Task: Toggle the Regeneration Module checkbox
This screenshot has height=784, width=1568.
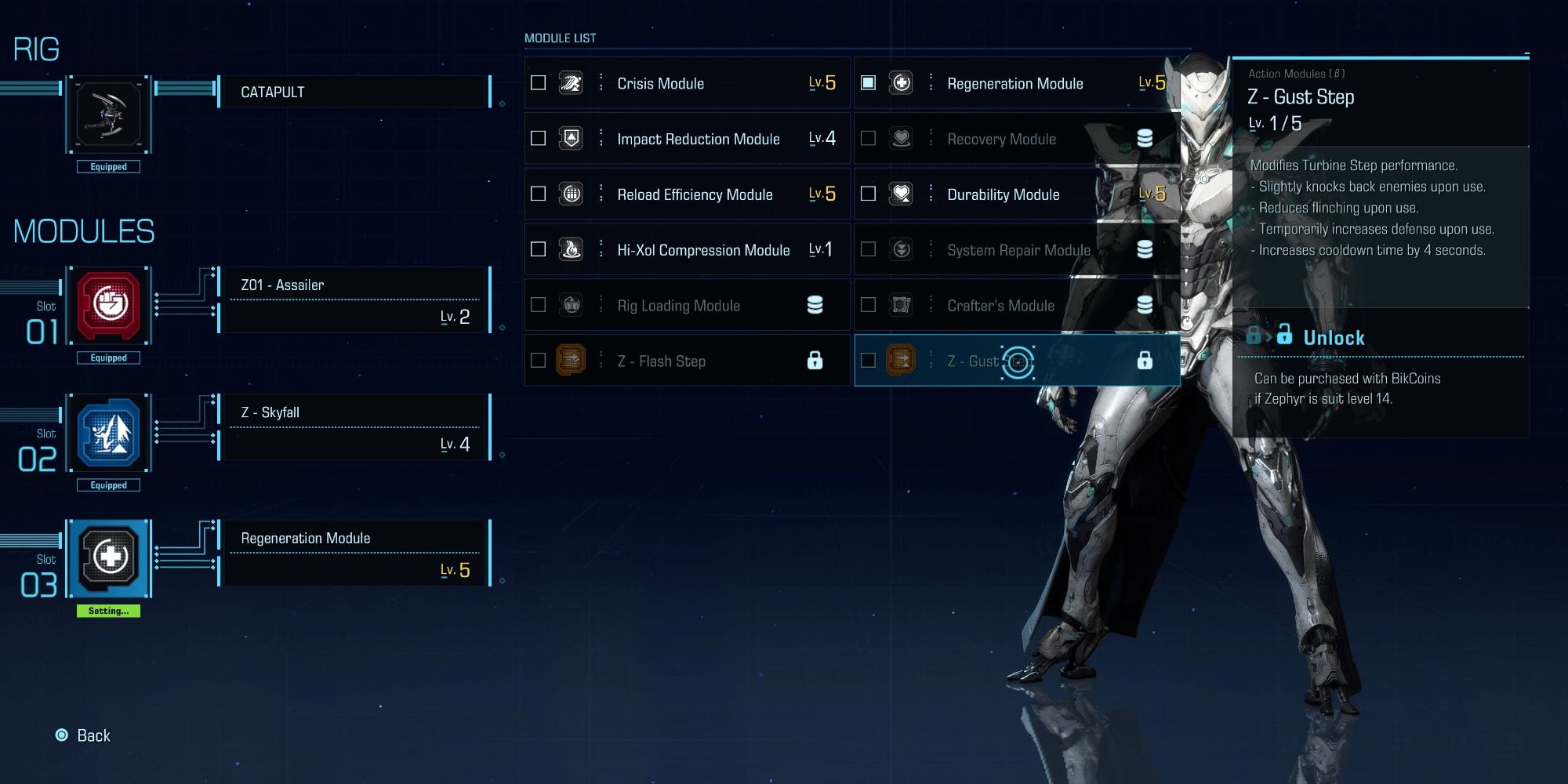Action: pyautogui.click(x=868, y=83)
